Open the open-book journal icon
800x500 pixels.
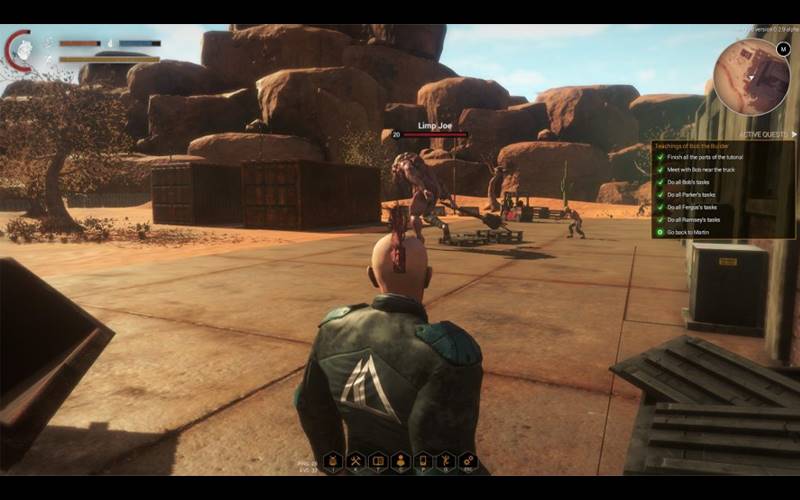[378, 461]
